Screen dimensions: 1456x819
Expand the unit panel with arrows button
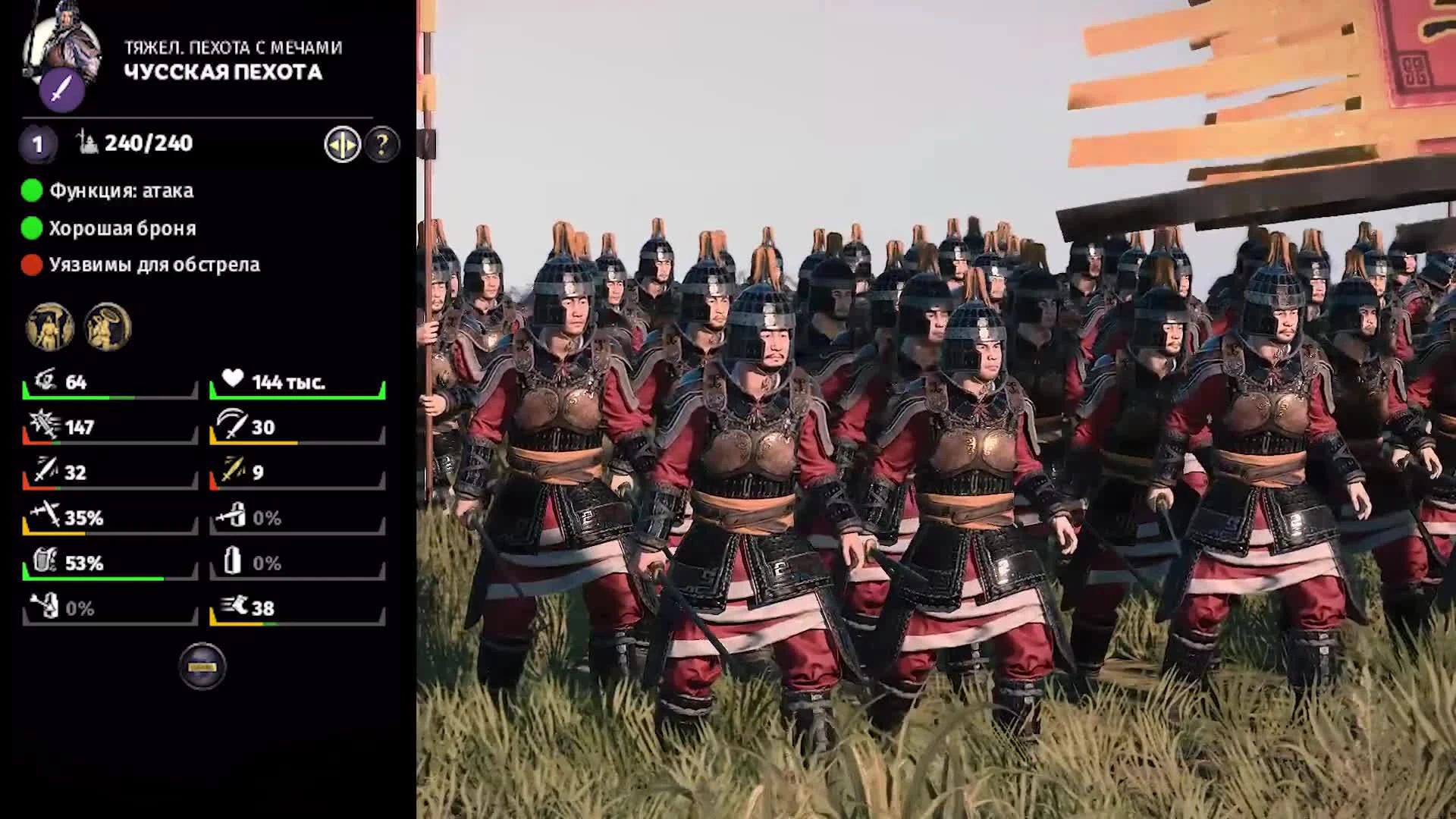coord(341,144)
